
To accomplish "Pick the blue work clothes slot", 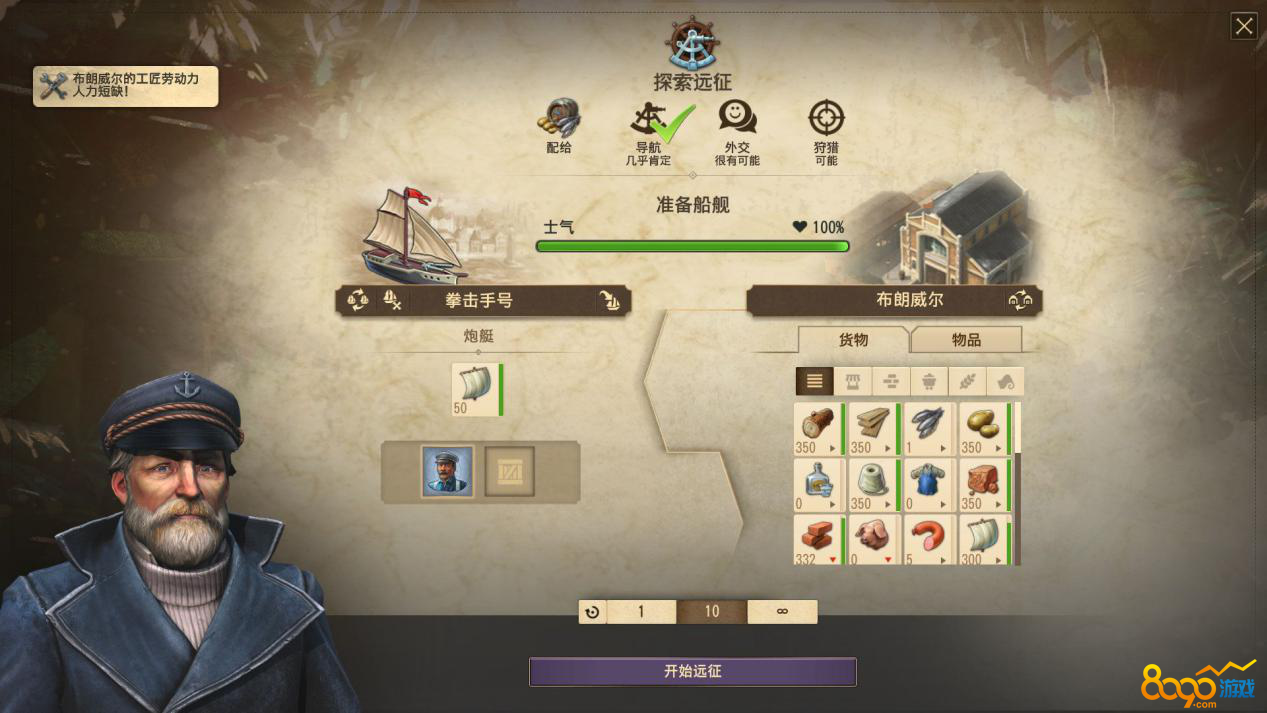I will point(927,484).
